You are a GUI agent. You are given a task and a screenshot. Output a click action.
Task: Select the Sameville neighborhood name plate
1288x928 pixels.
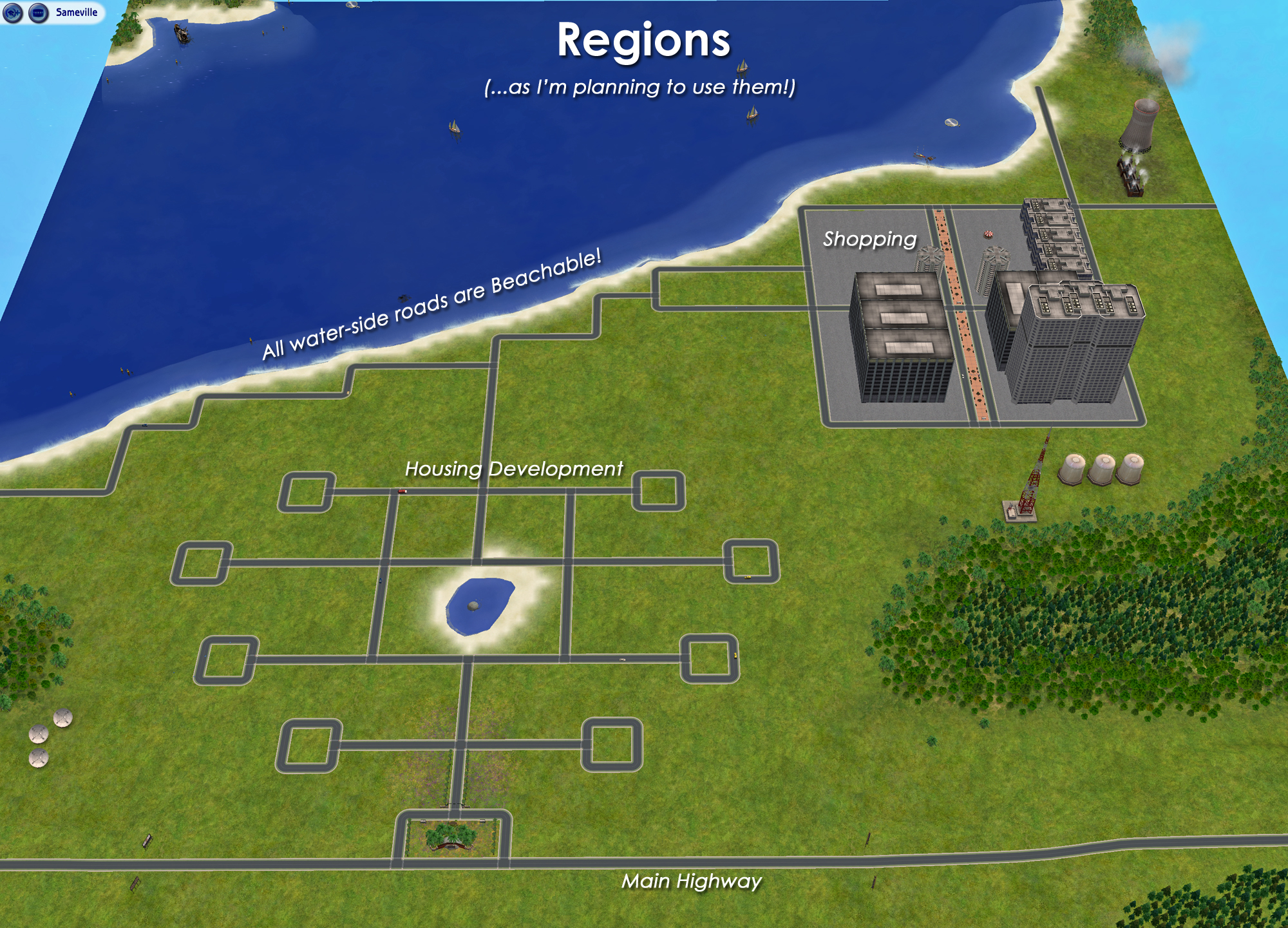tap(76, 11)
